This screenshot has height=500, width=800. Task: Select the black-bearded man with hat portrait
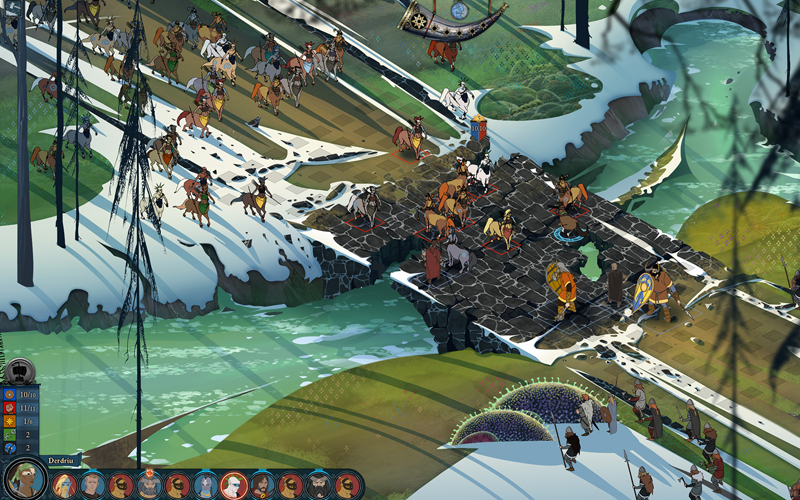318,486
